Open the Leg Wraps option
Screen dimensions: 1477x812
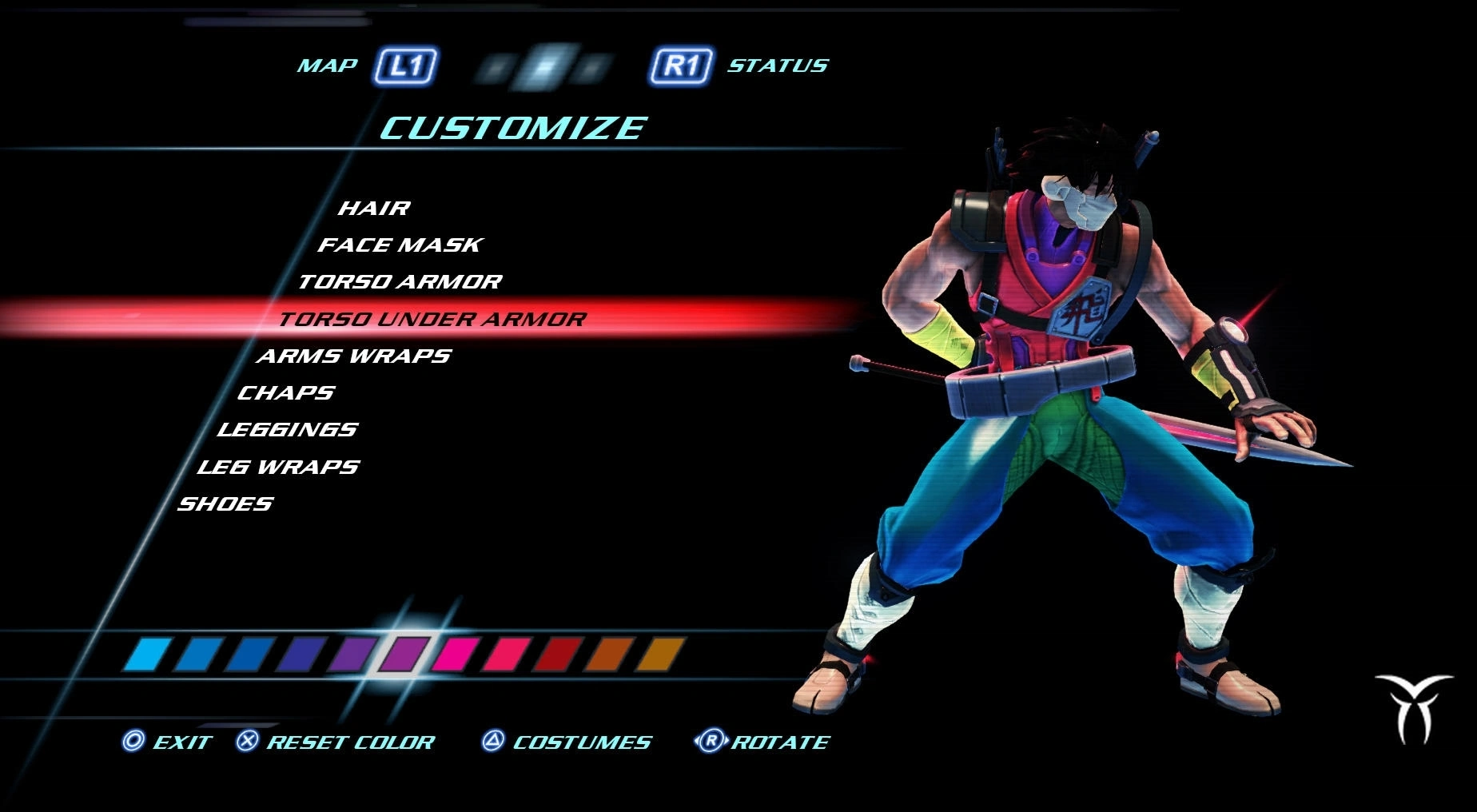(x=278, y=467)
